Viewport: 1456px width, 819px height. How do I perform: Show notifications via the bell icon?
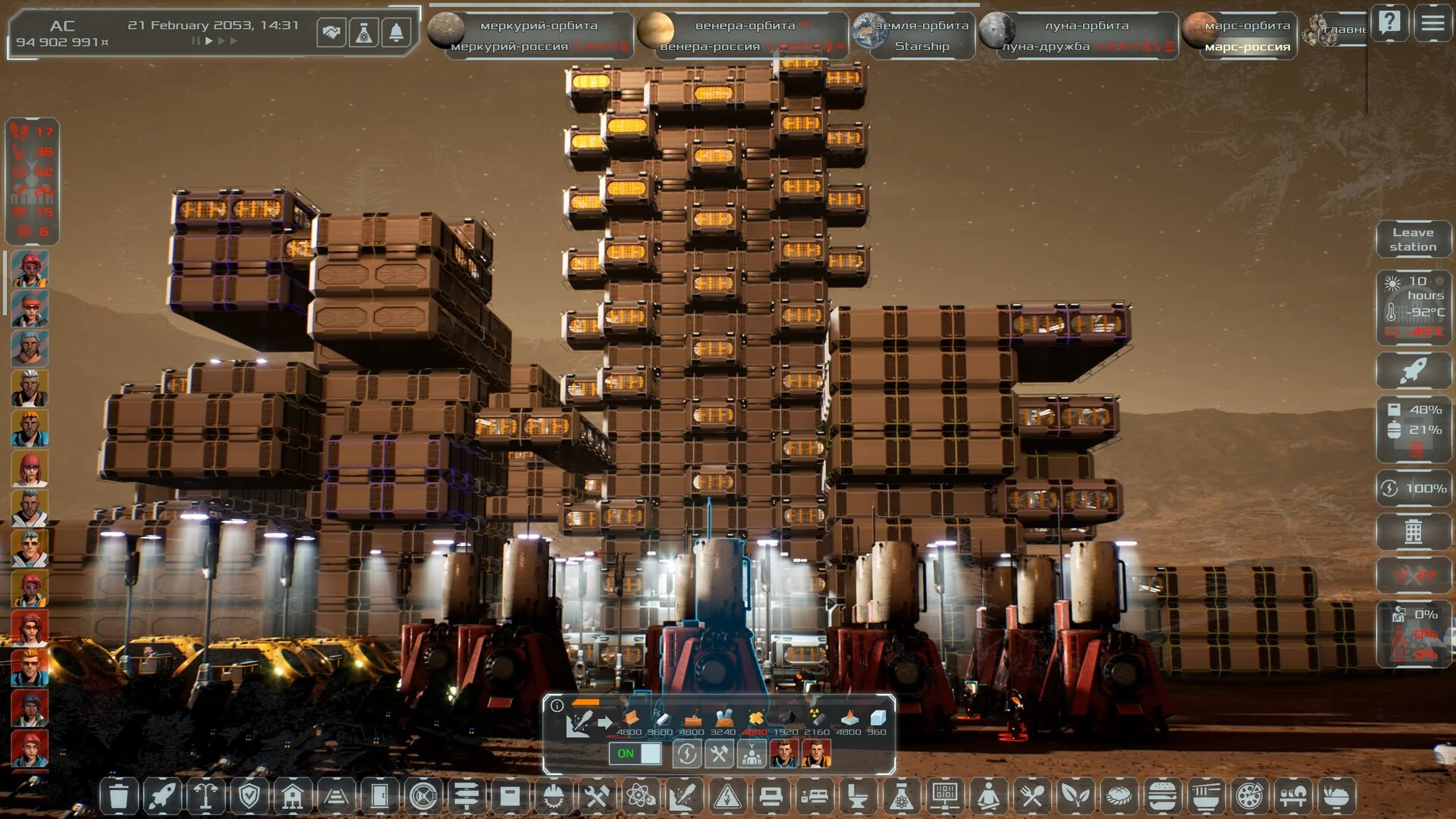click(396, 33)
